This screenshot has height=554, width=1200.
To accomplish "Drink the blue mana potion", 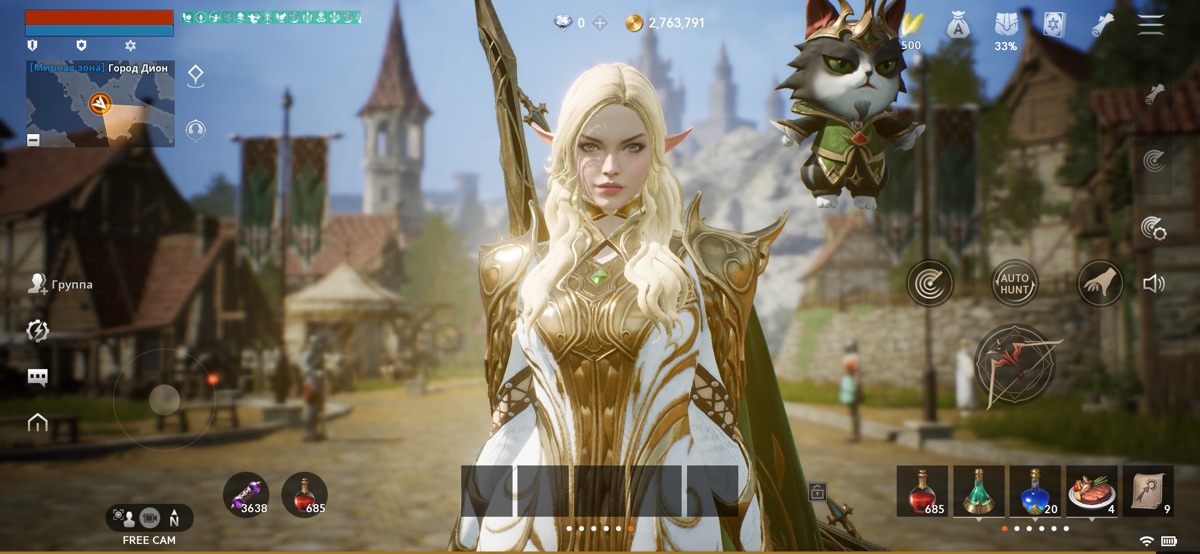I will 1035,491.
